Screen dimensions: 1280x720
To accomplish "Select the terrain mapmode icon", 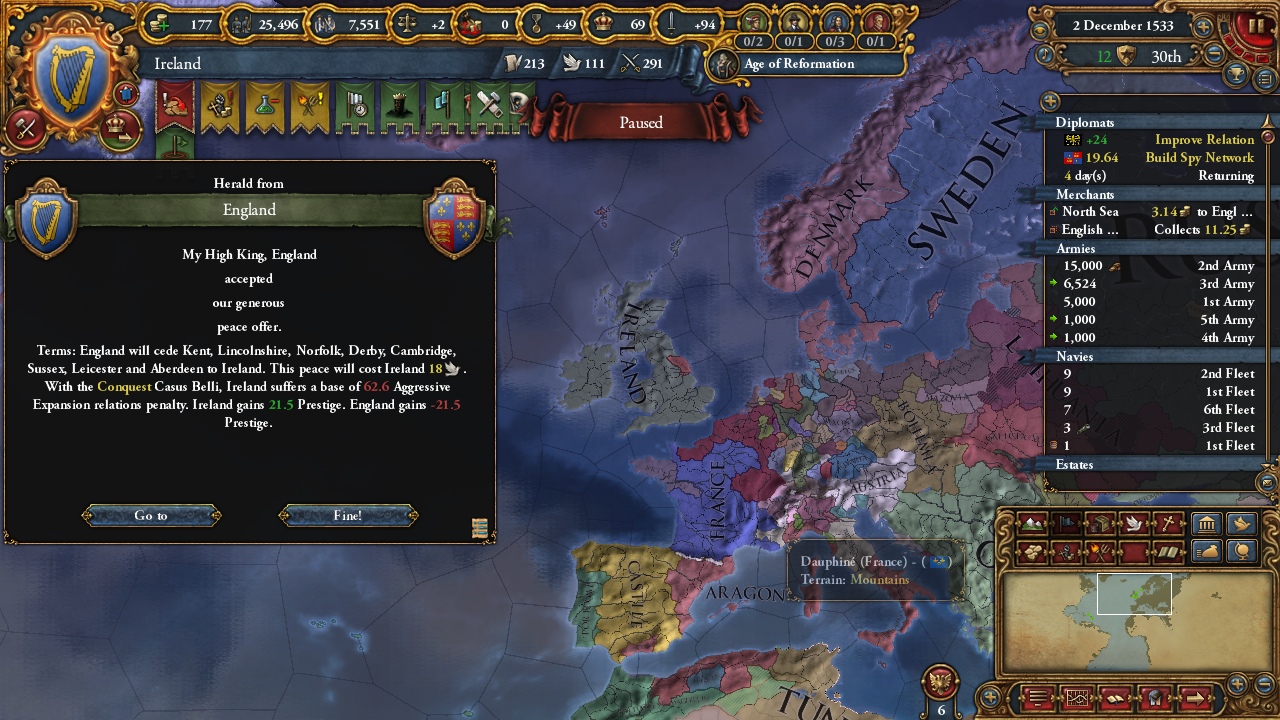I will [x=1032, y=524].
